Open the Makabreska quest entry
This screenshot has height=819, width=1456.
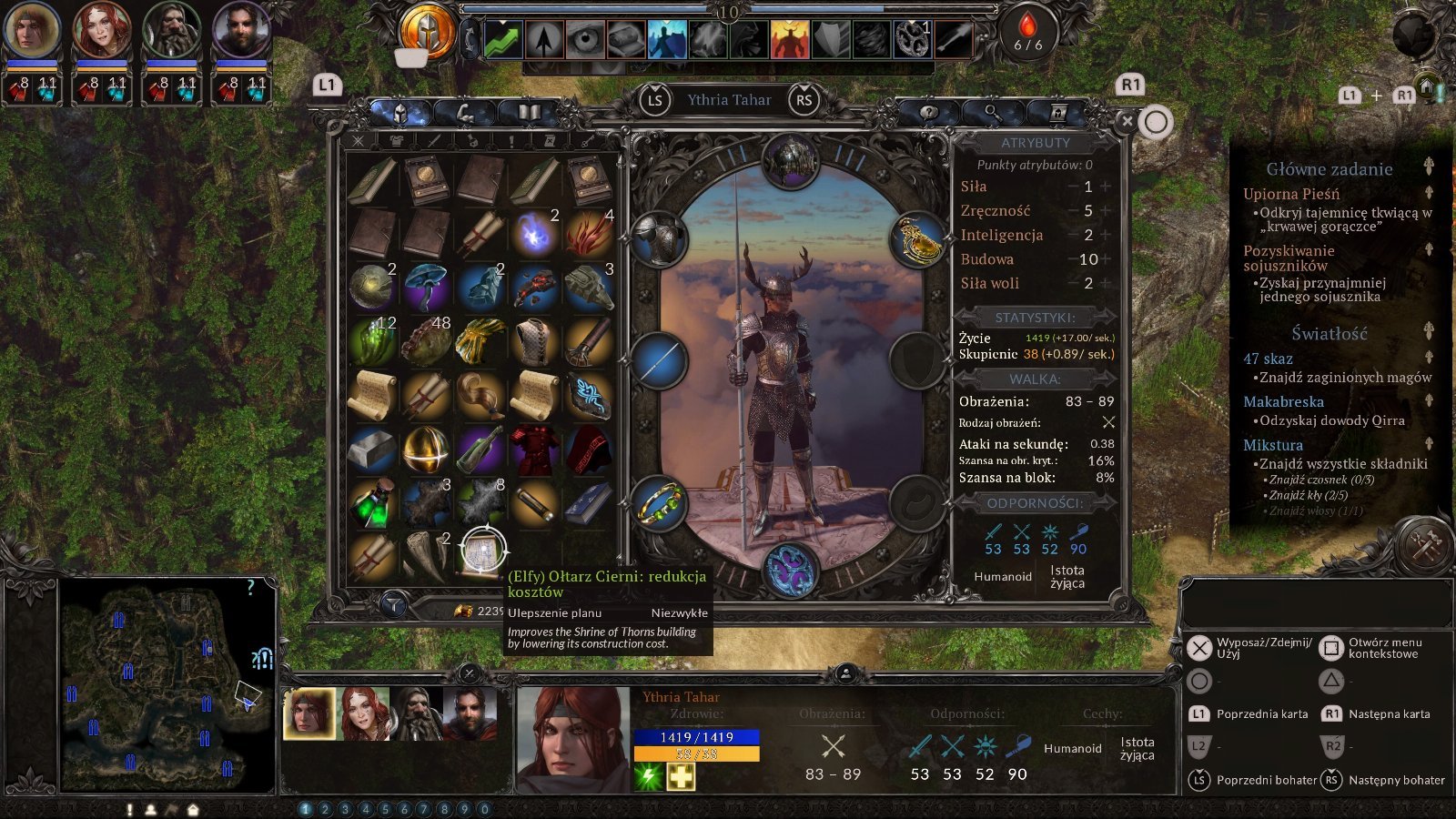(x=1283, y=401)
